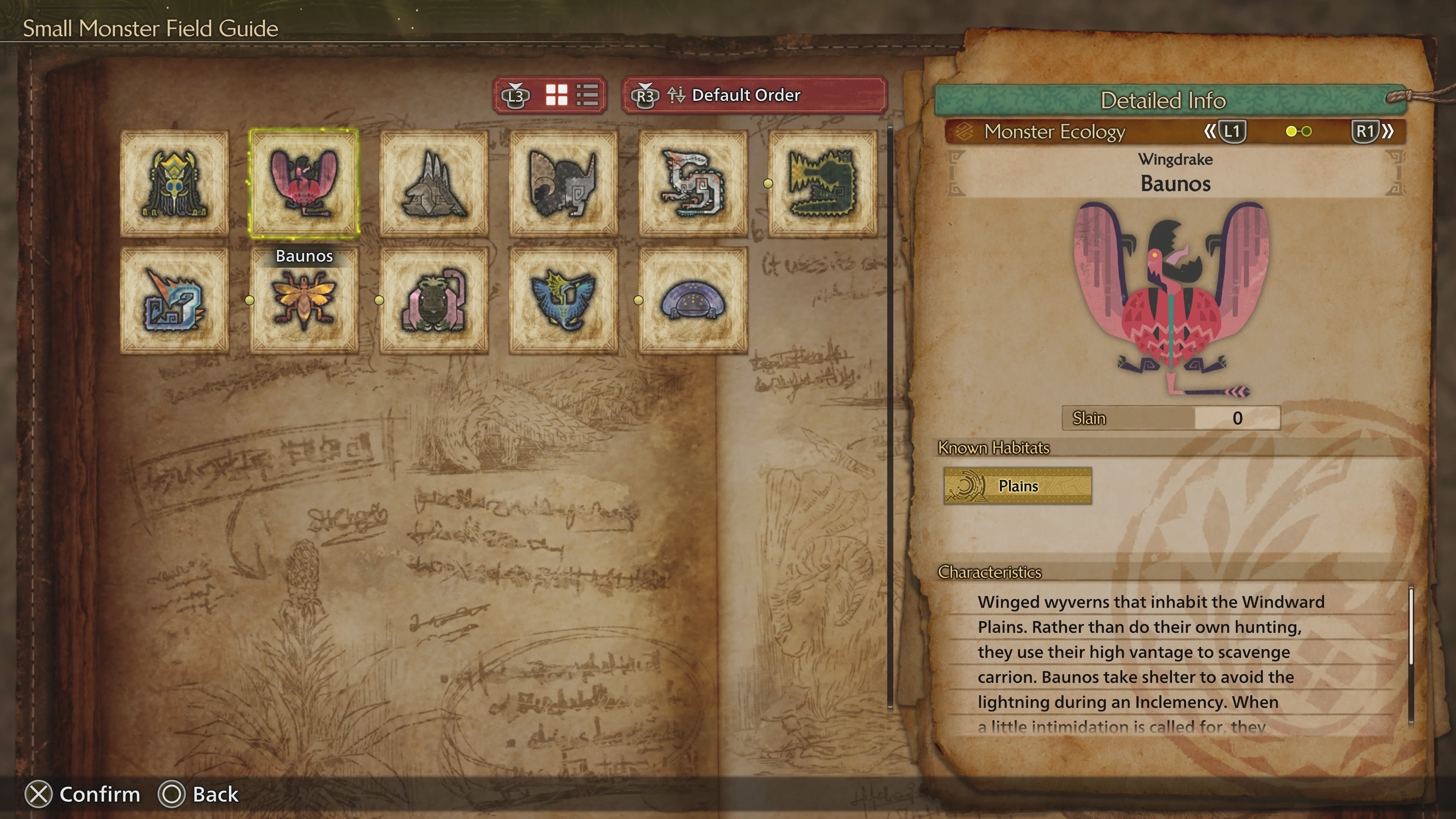
Task: Open the dark woolly horned monster entry
Action: coord(563,183)
